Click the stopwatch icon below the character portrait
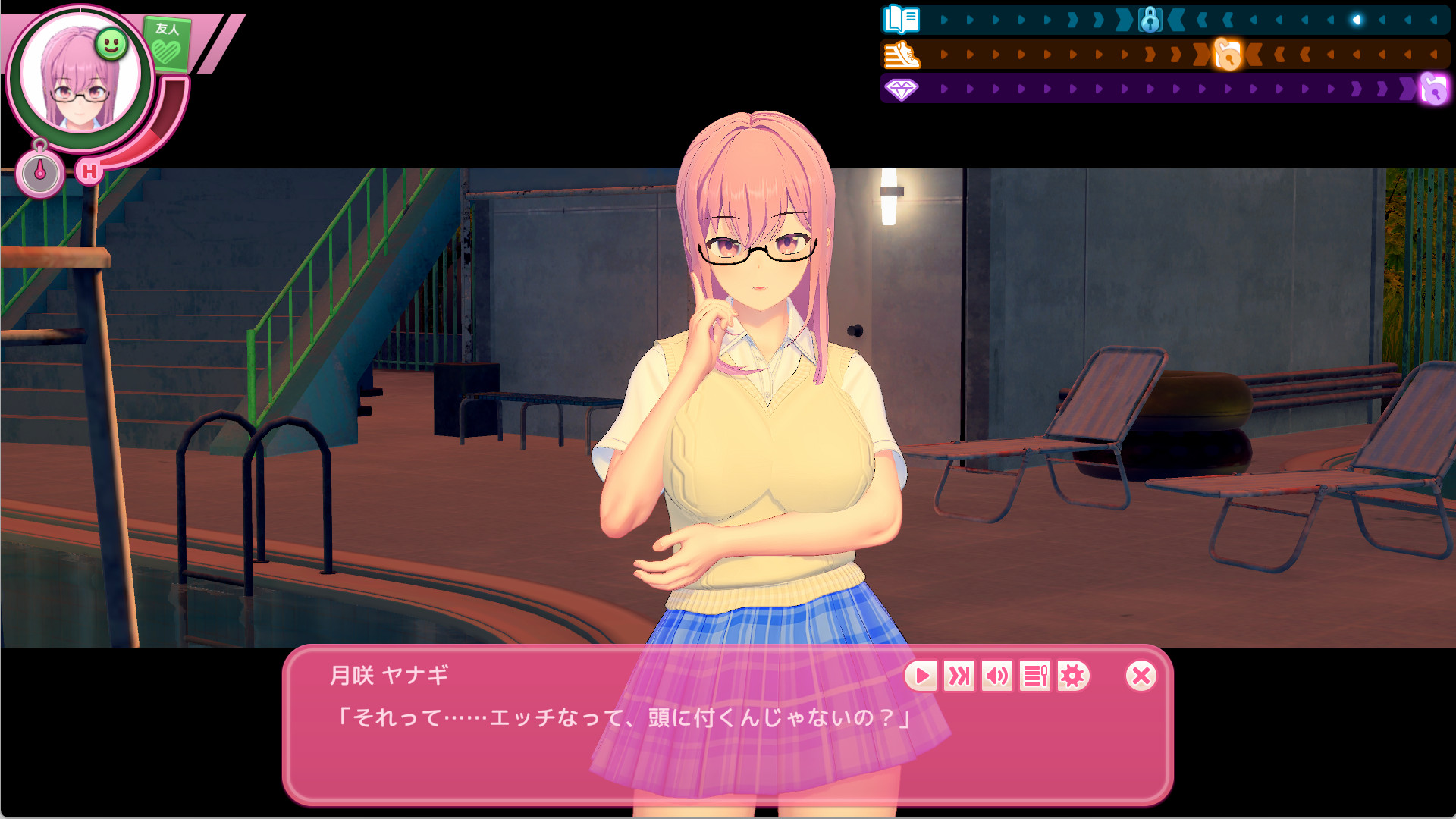The height and width of the screenshot is (819, 1456). 42,173
